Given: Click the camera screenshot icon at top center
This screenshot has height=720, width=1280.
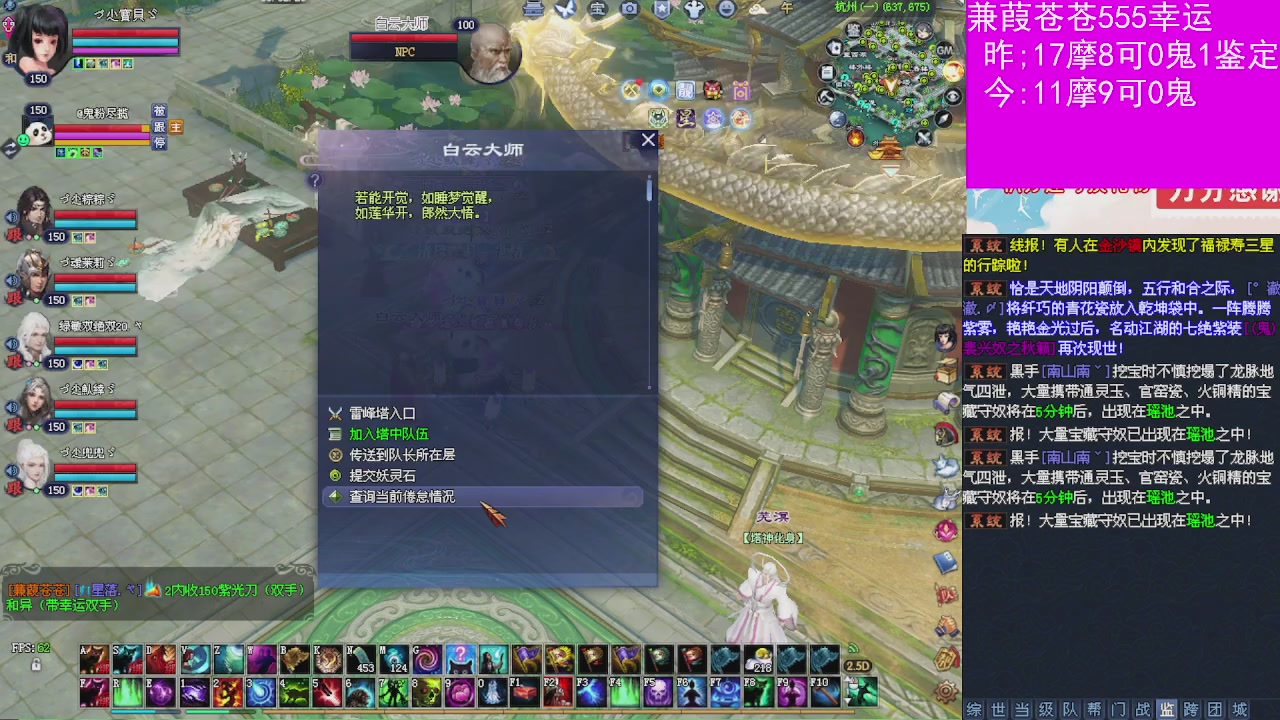Looking at the screenshot, I should 630,9.
